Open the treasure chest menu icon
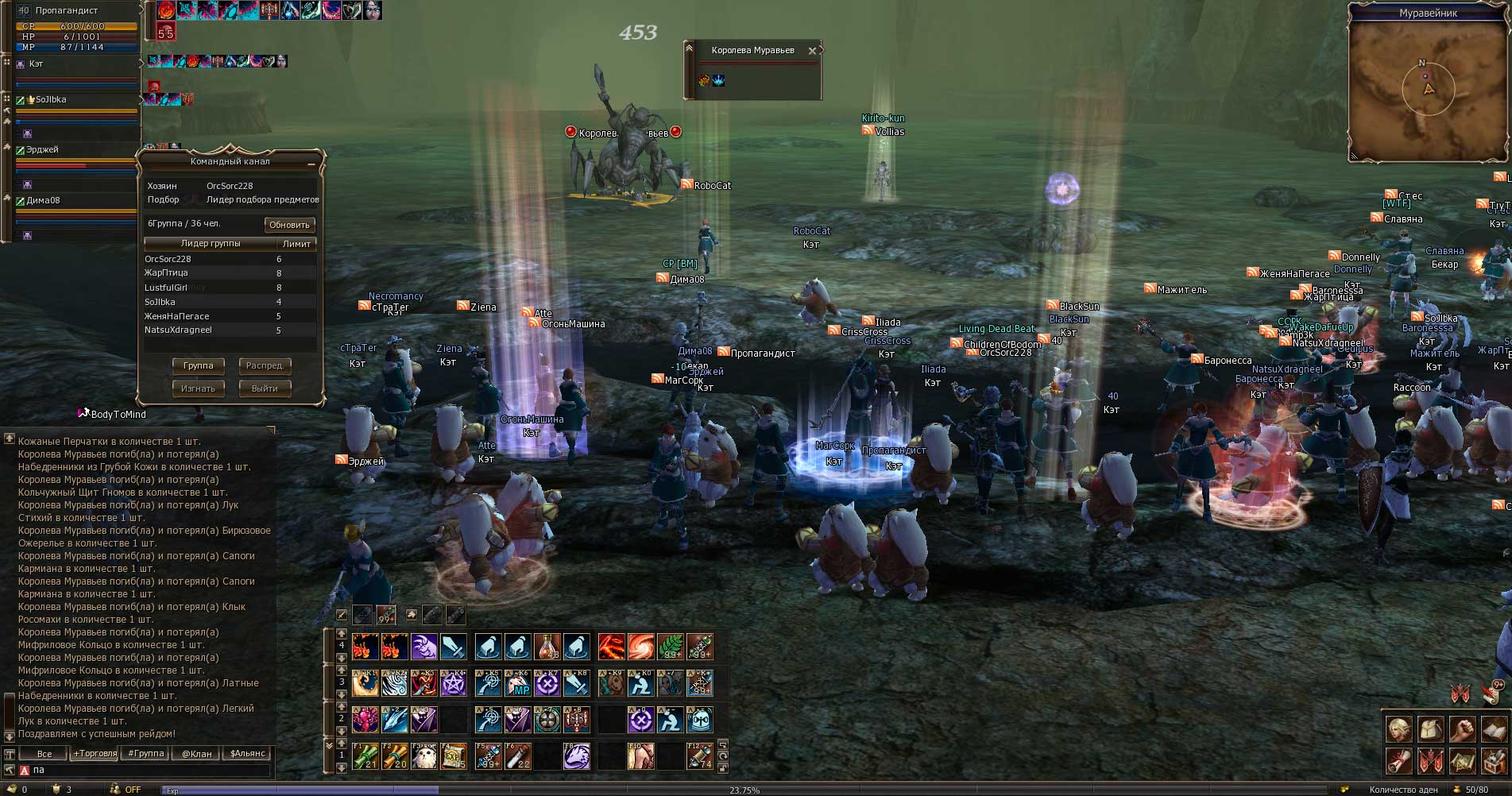 point(1495,761)
